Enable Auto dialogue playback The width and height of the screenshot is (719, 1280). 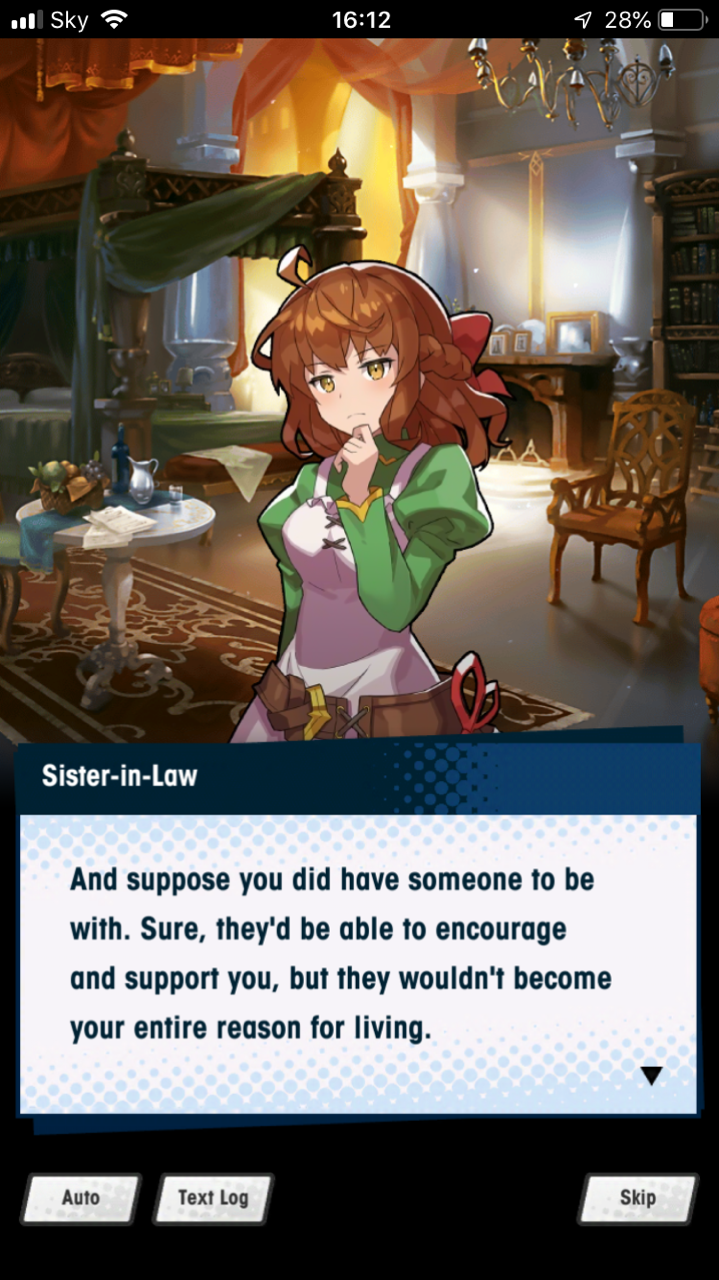(81, 1198)
